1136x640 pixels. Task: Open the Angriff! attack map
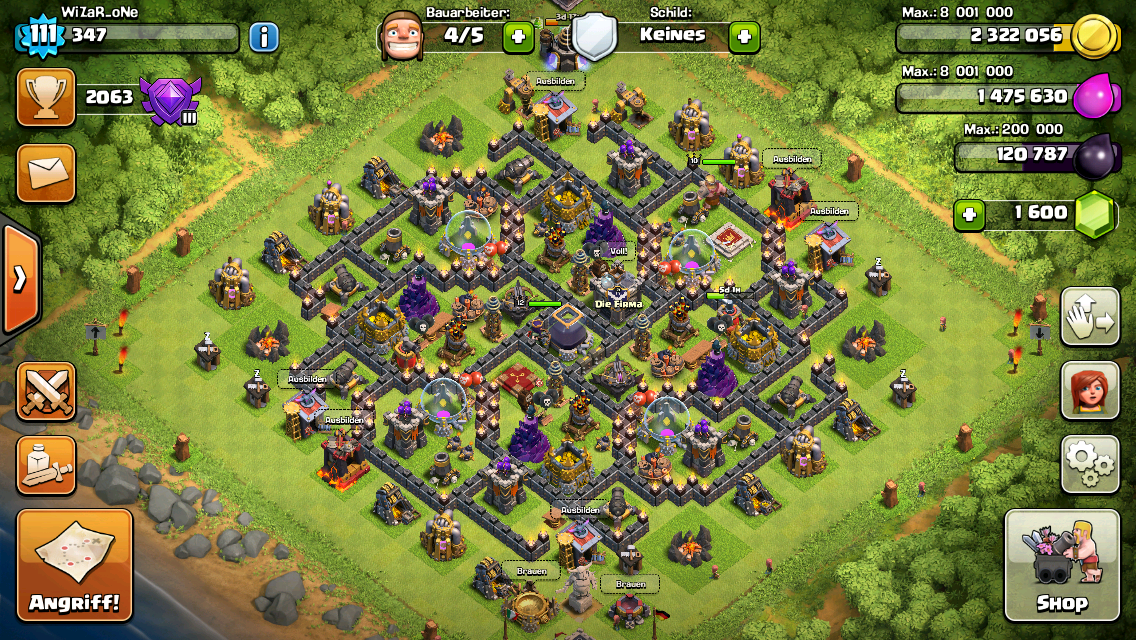(74, 565)
